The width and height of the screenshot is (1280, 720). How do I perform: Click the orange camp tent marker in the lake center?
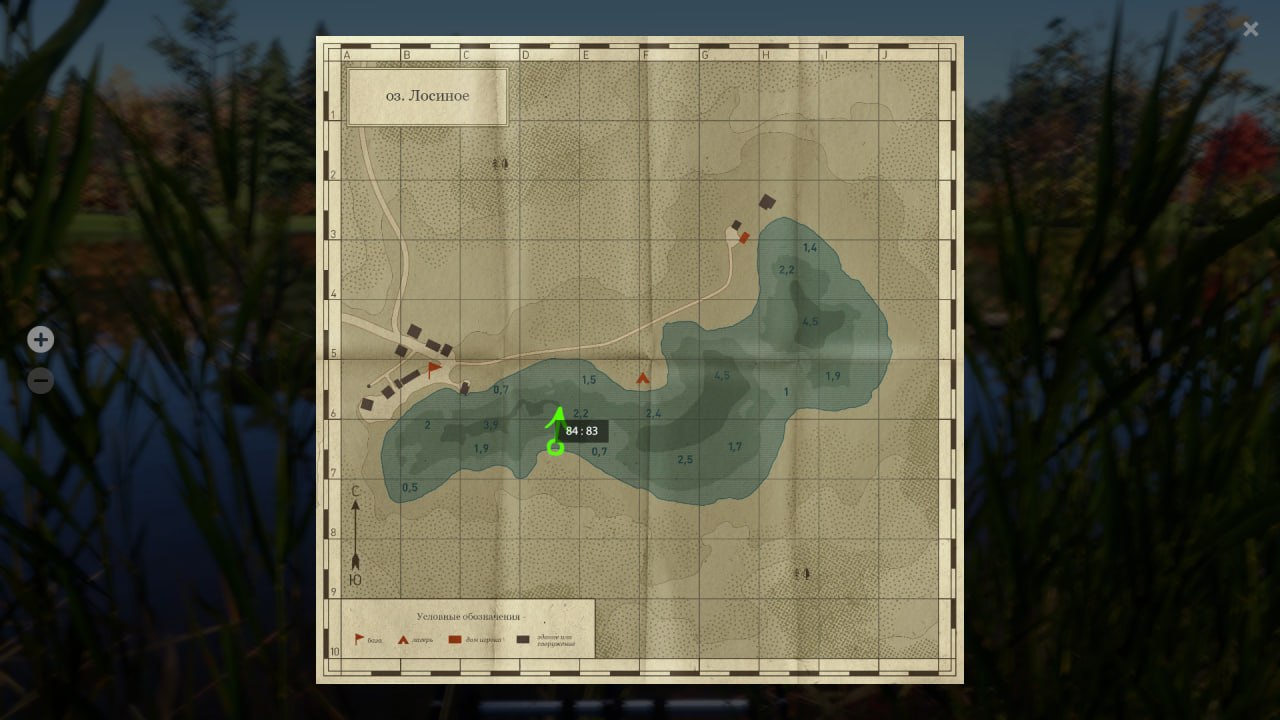(x=643, y=379)
